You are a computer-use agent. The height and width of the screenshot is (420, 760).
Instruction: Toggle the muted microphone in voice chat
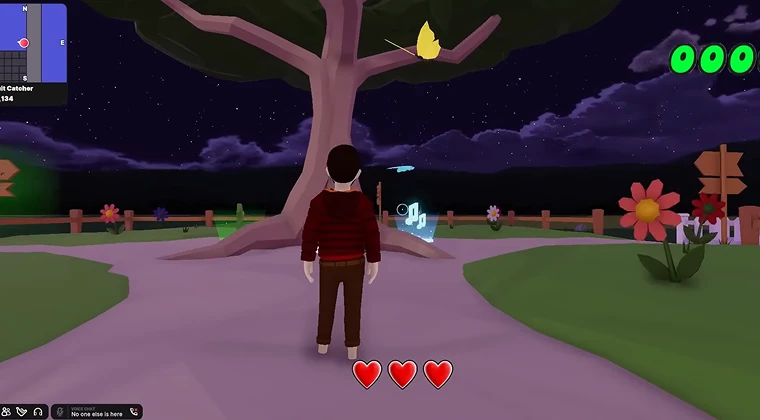(x=60, y=412)
